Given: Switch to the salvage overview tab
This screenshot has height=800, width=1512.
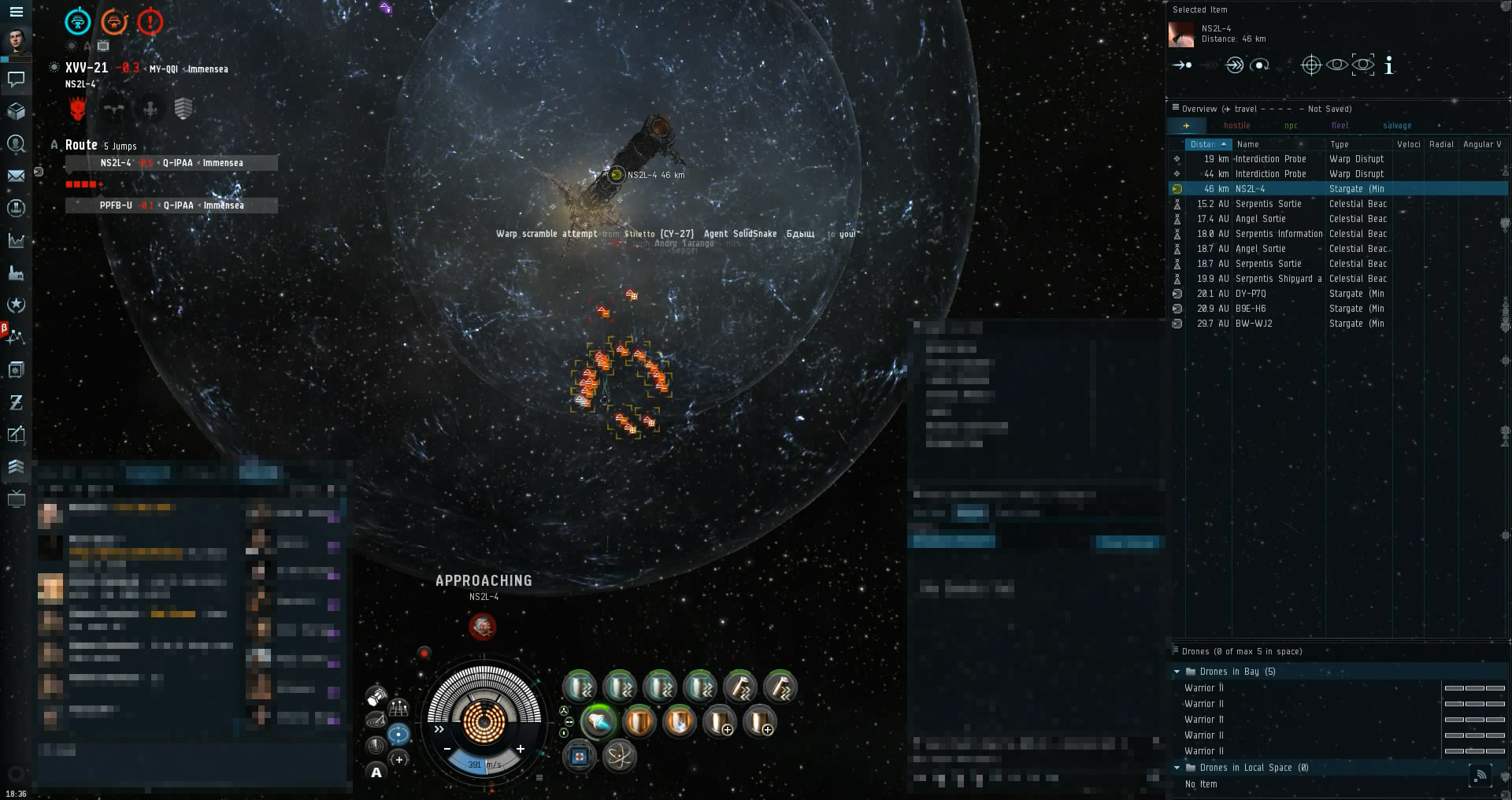Looking at the screenshot, I should coord(1396,126).
